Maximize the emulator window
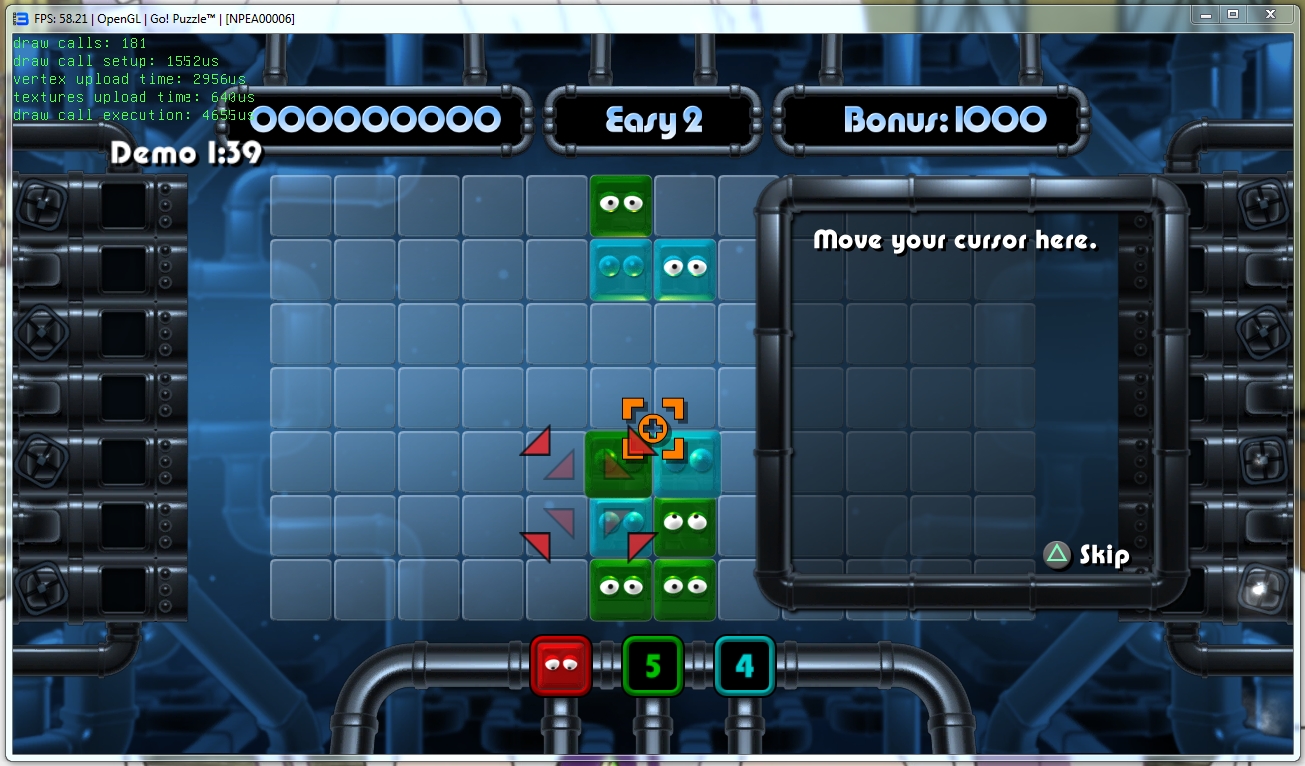 tap(1233, 14)
